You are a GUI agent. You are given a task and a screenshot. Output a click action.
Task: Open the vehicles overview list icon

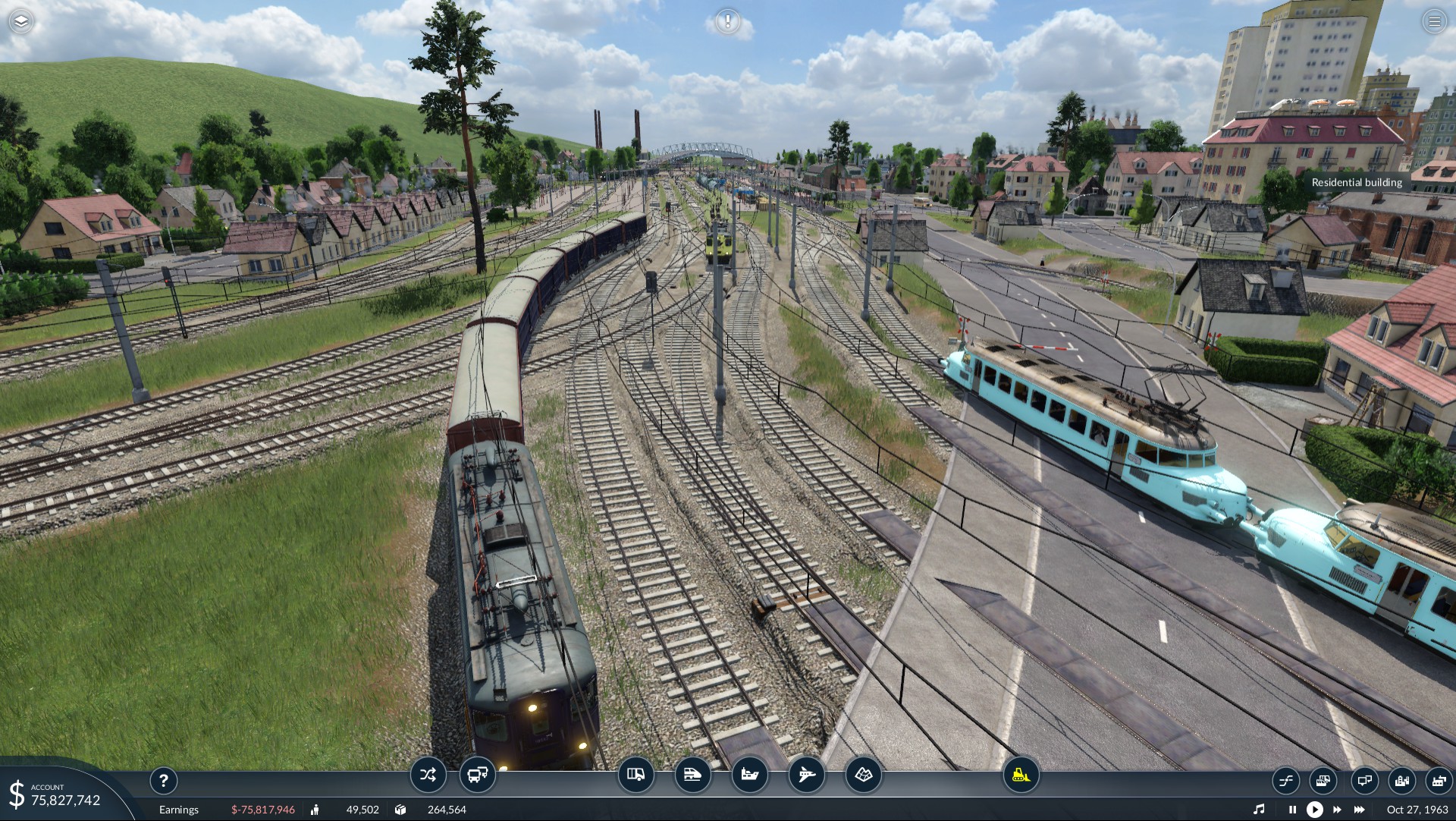[x=1323, y=780]
